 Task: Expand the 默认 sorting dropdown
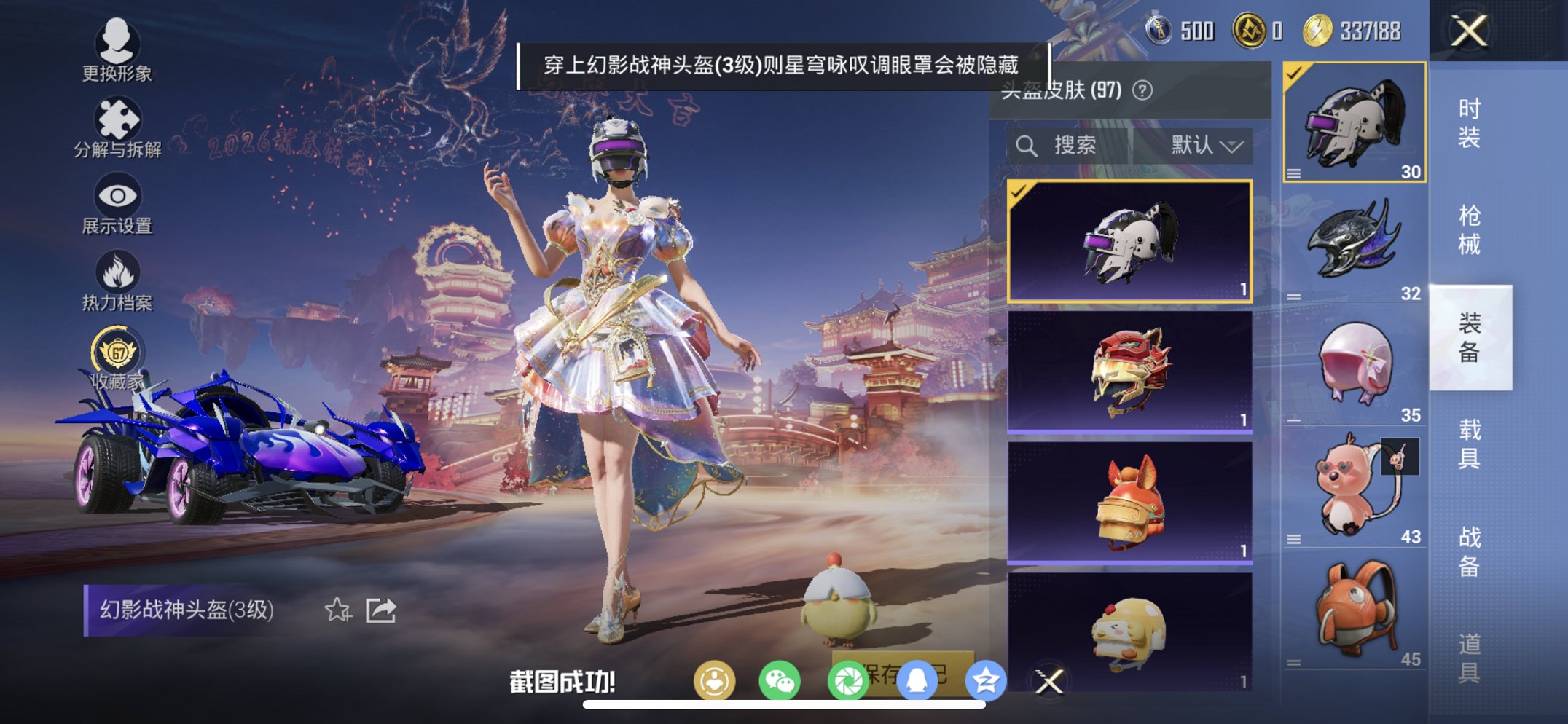(x=1205, y=145)
